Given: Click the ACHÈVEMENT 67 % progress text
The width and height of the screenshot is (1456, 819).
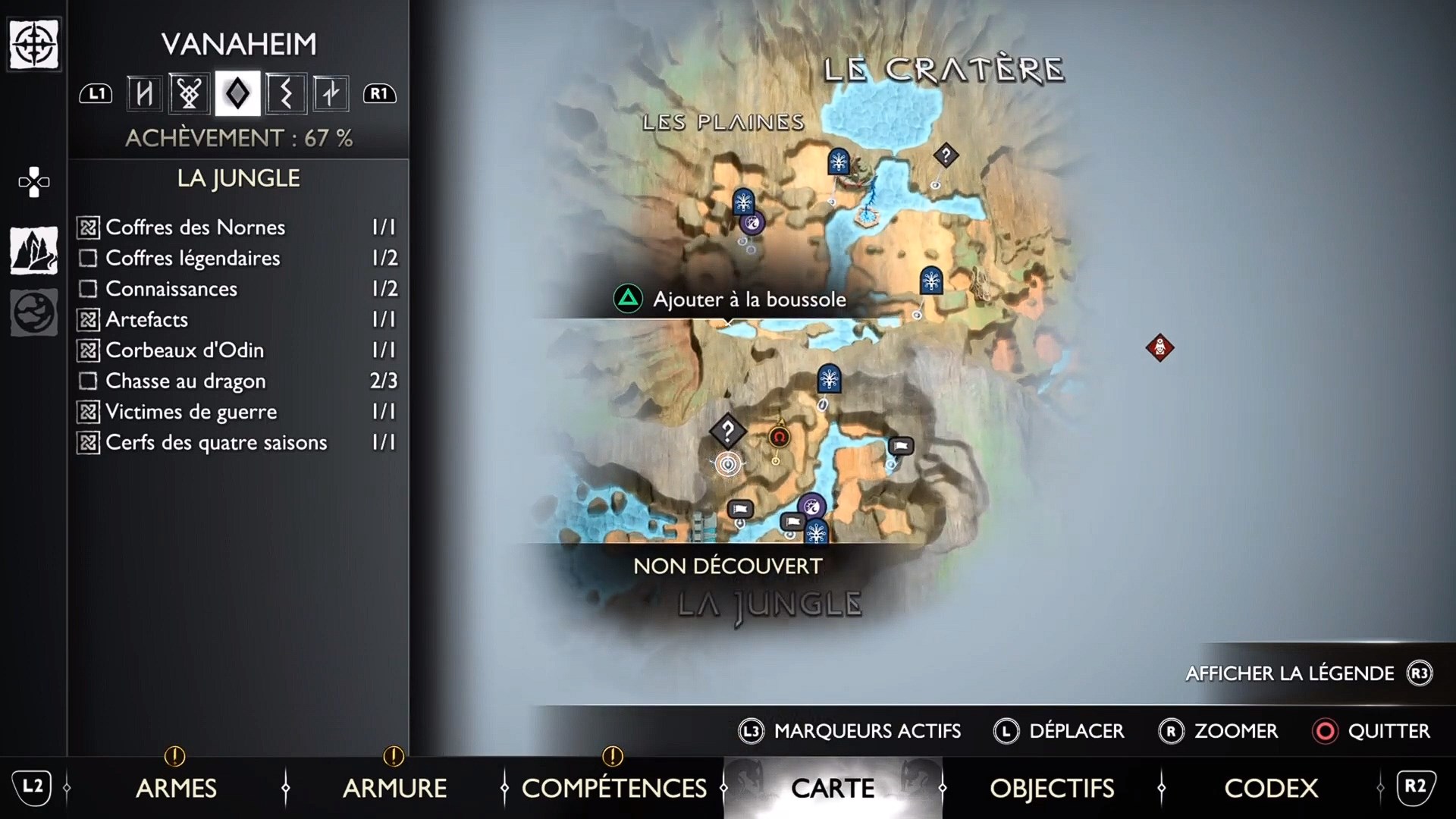Looking at the screenshot, I should tap(240, 138).
